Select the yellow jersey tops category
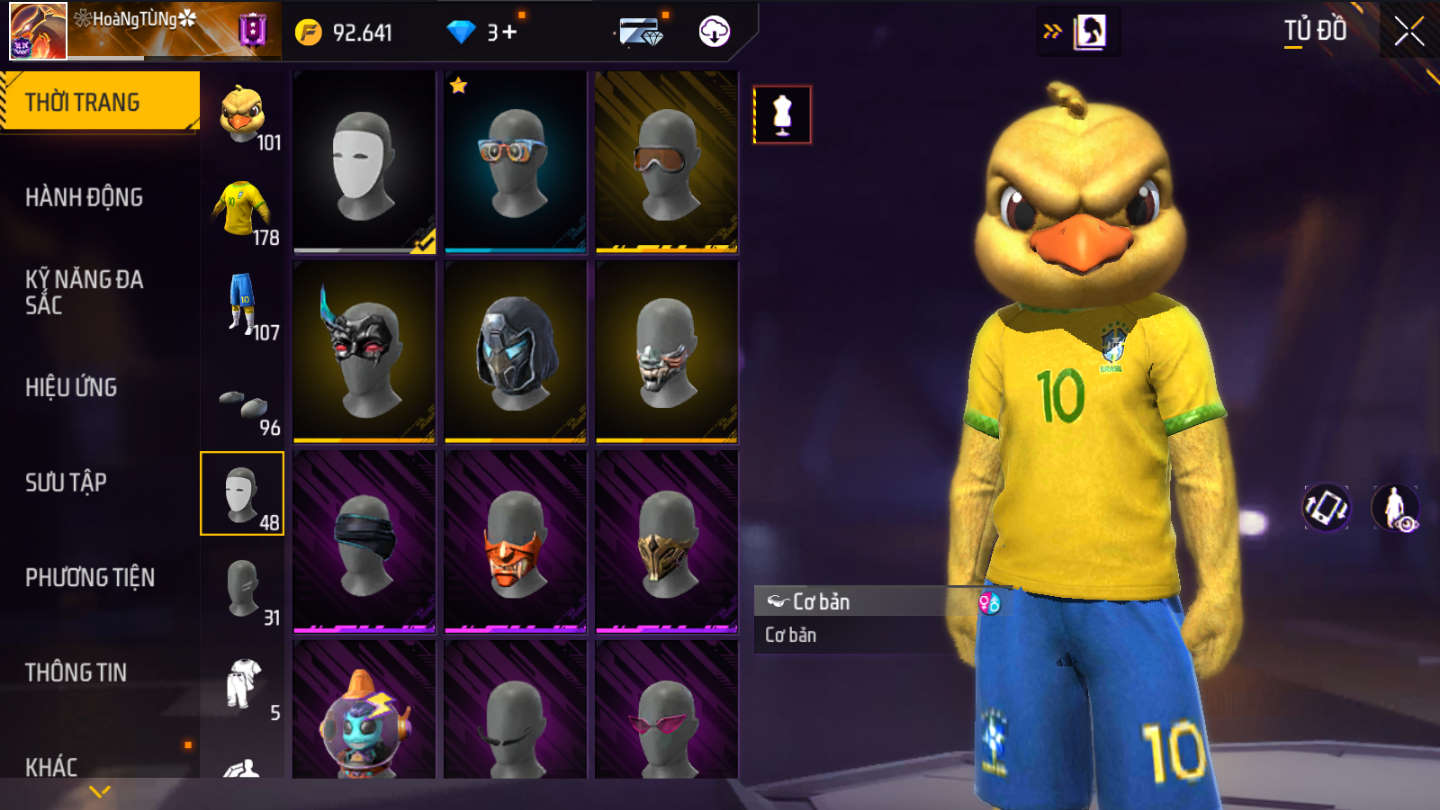Image resolution: width=1440 pixels, height=810 pixels. 242,209
